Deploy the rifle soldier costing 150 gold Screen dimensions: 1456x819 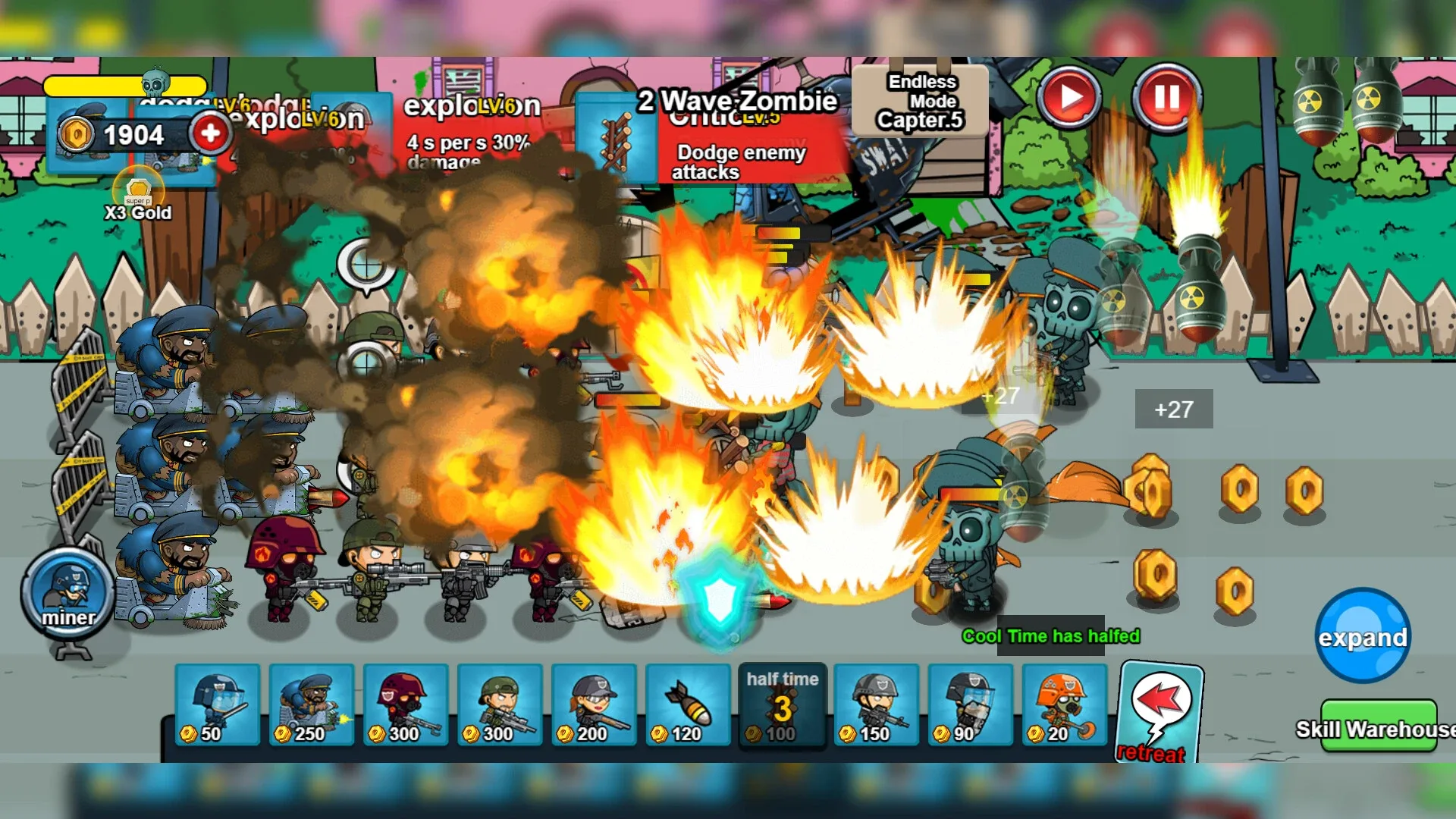coord(875,705)
